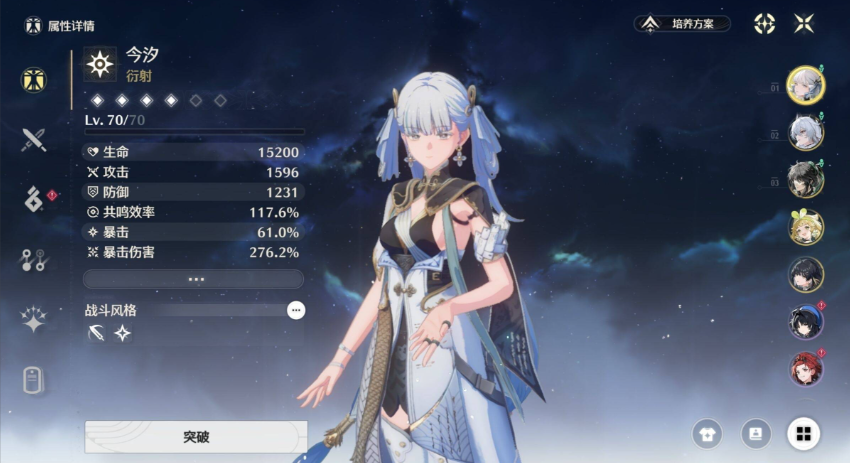Screen dimensions: 850x463
Task: Open the portrait card button at bottom right
Action: click(756, 433)
